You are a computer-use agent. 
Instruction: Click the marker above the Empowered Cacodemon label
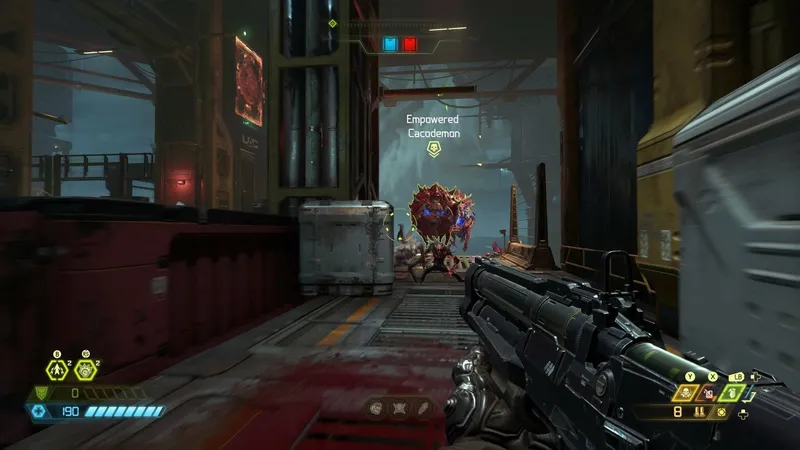click(x=433, y=149)
